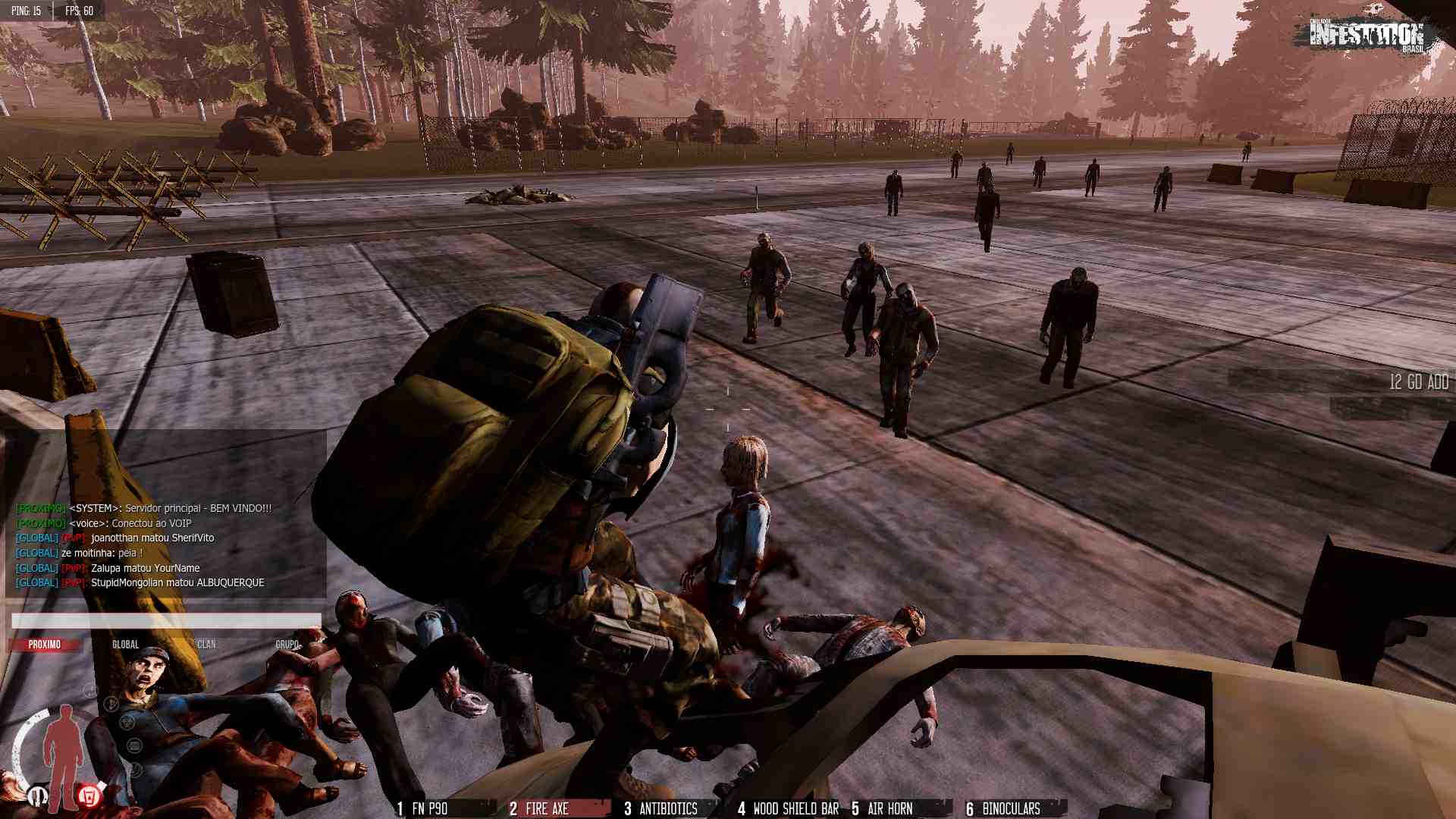
Task: Select the Clan chat tab
Action: [206, 645]
